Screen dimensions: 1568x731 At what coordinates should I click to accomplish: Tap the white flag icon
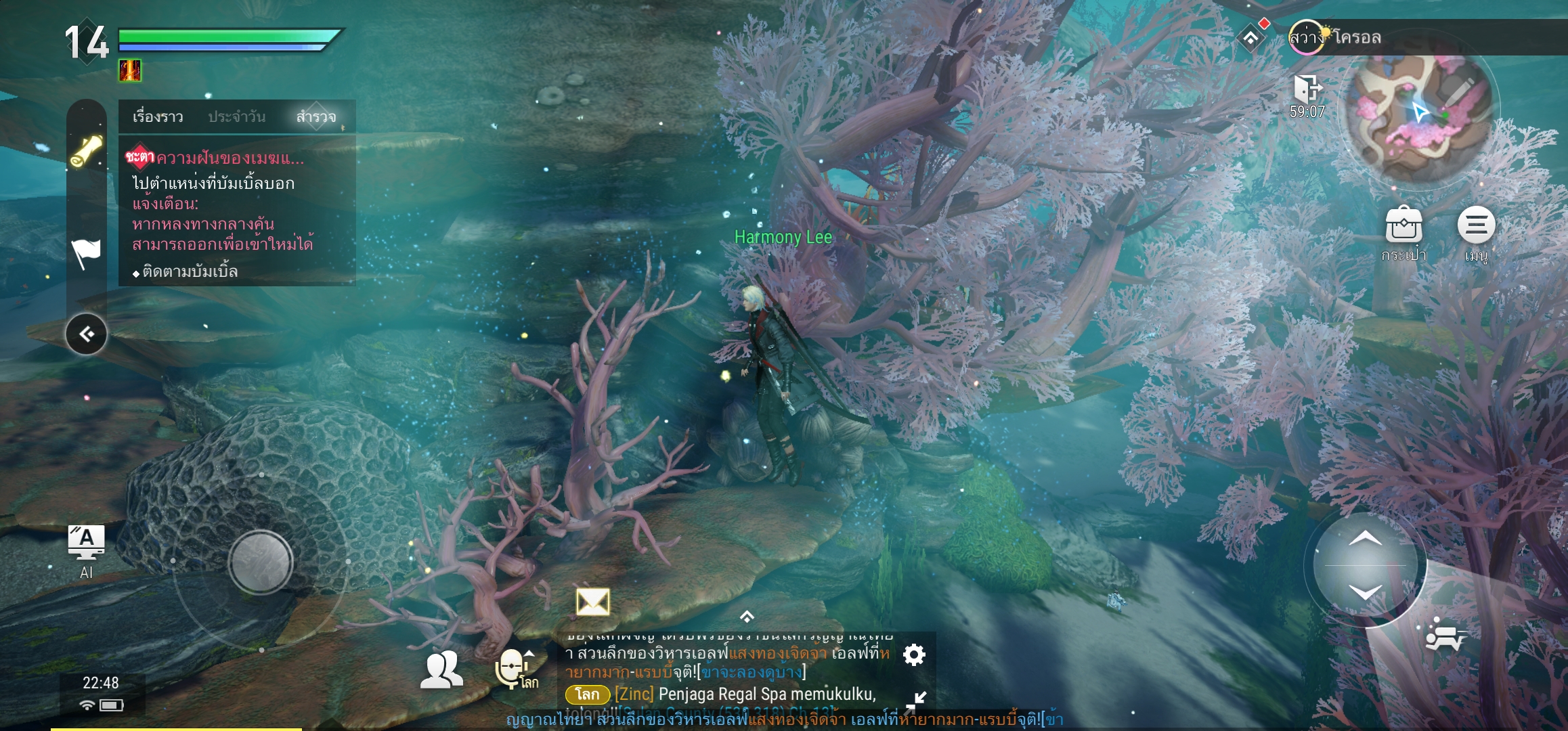[87, 254]
